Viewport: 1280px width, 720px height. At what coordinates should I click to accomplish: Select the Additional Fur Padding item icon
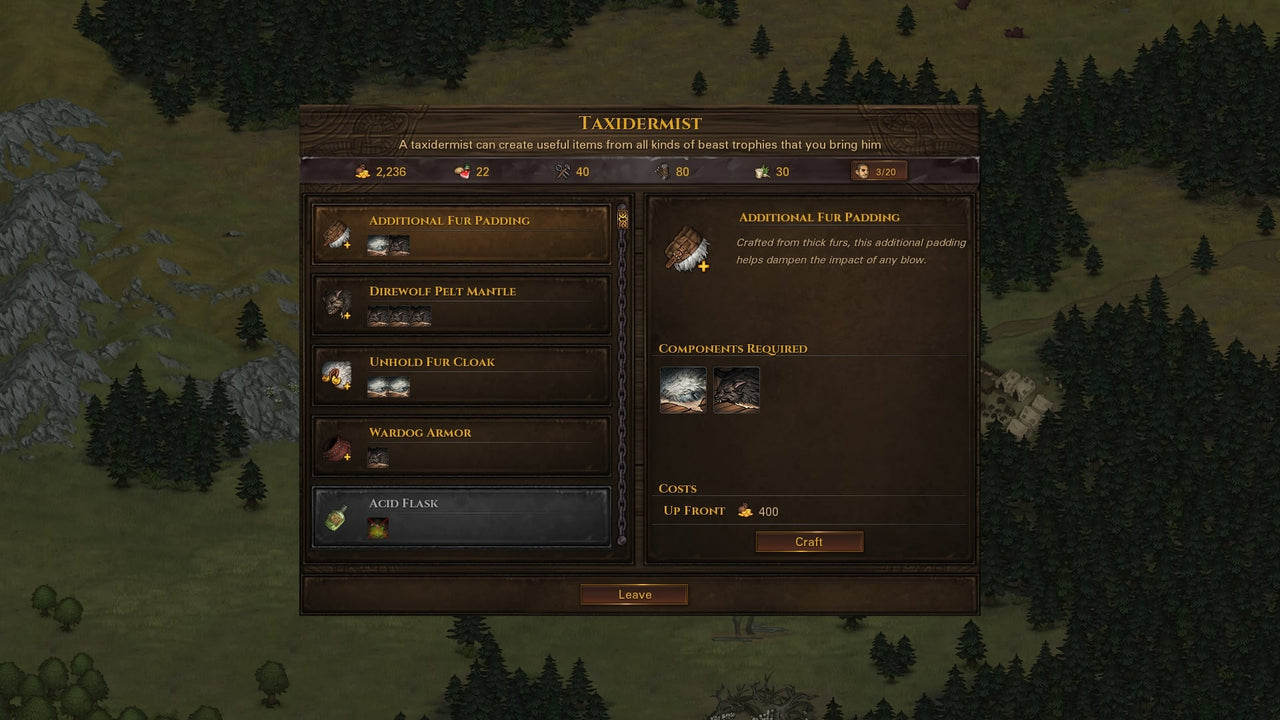click(x=335, y=237)
